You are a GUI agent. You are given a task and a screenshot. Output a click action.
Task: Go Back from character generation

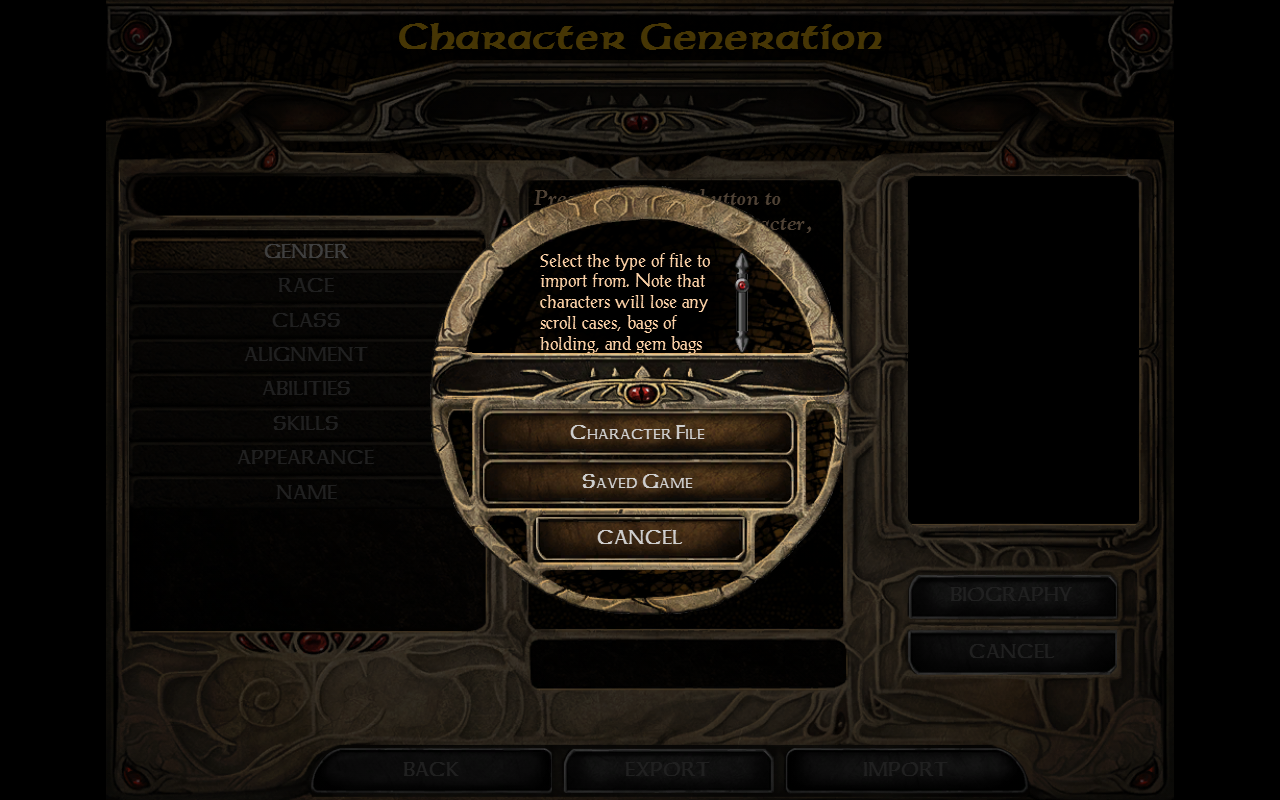pyautogui.click(x=431, y=770)
